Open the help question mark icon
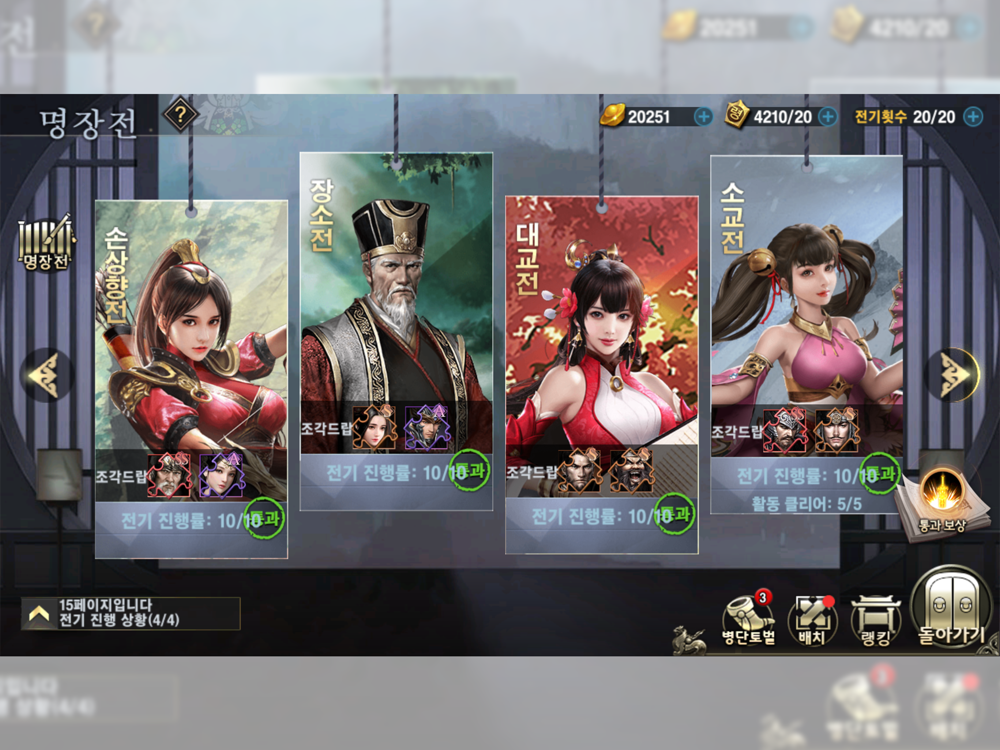The image size is (1000, 750). click(x=180, y=114)
